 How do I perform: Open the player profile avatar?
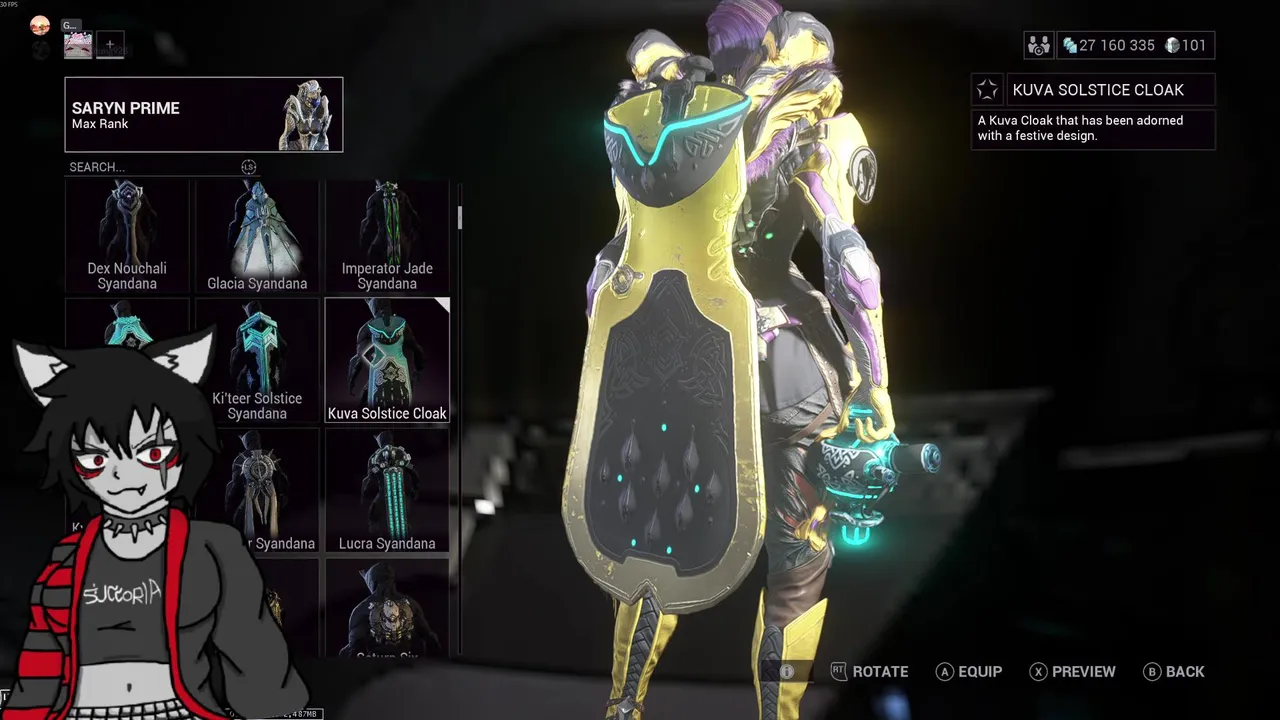pos(40,26)
